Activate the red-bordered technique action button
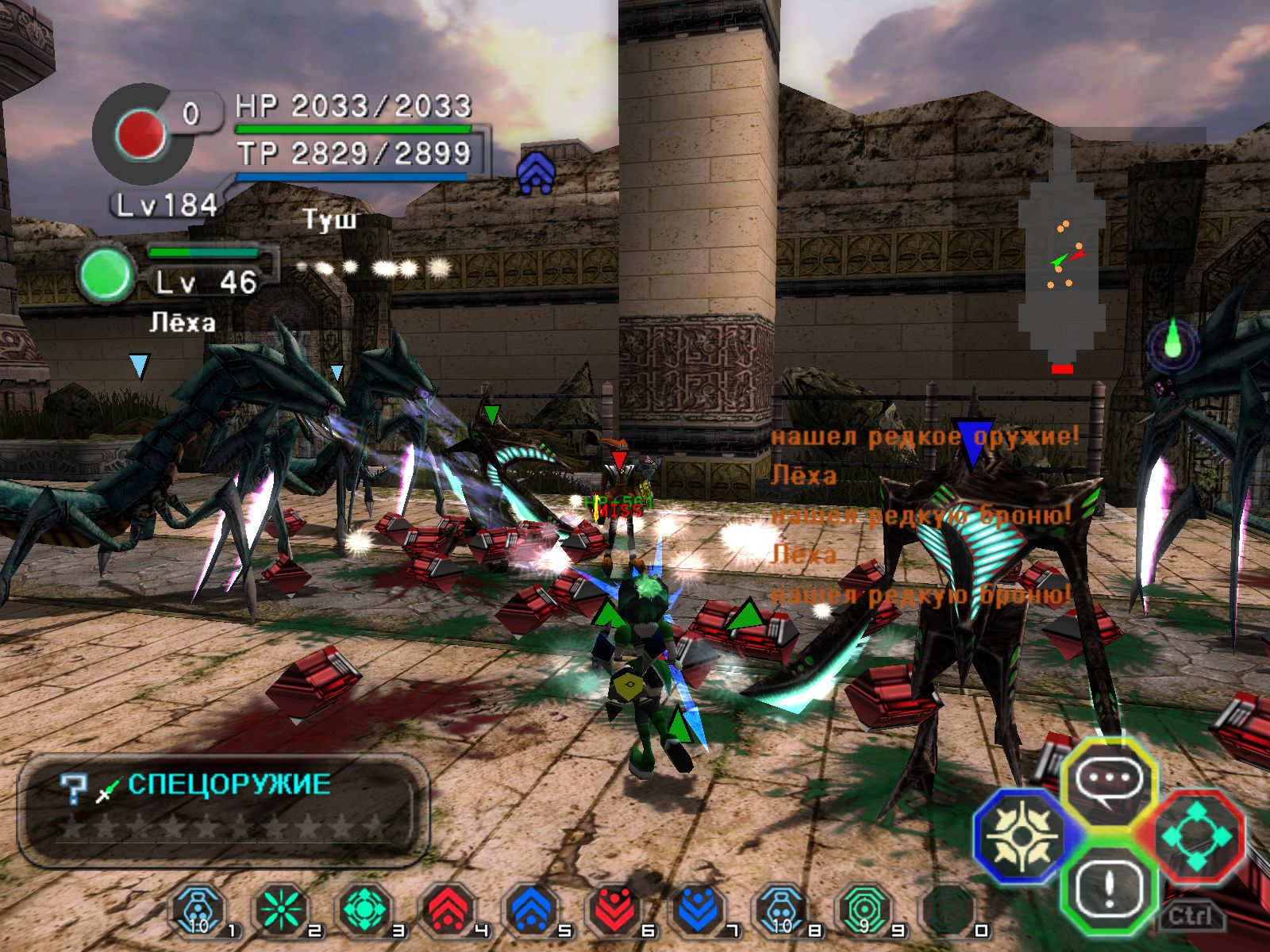 point(1195,836)
